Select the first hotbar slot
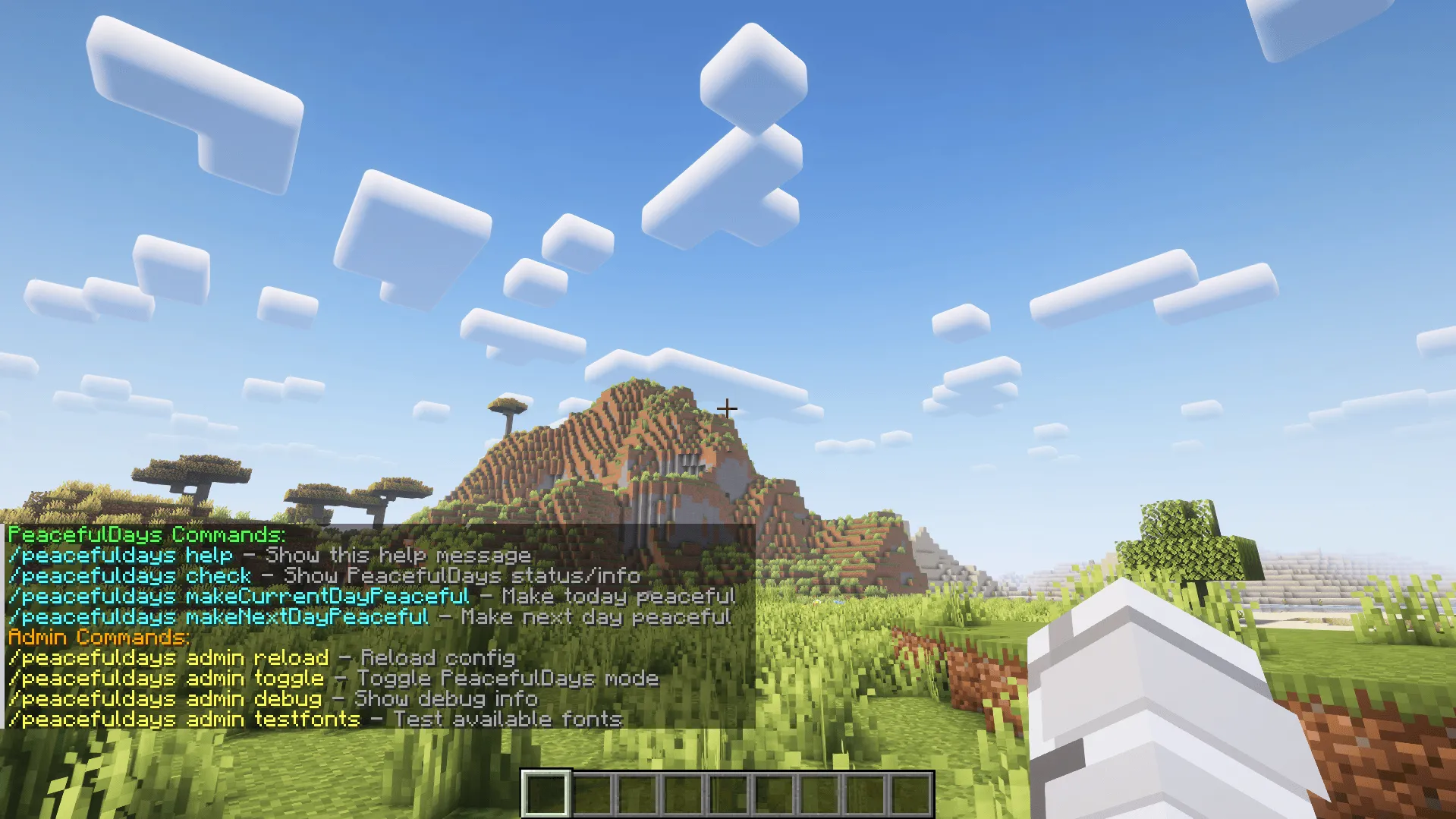Viewport: 1456px width, 819px height. click(x=548, y=791)
